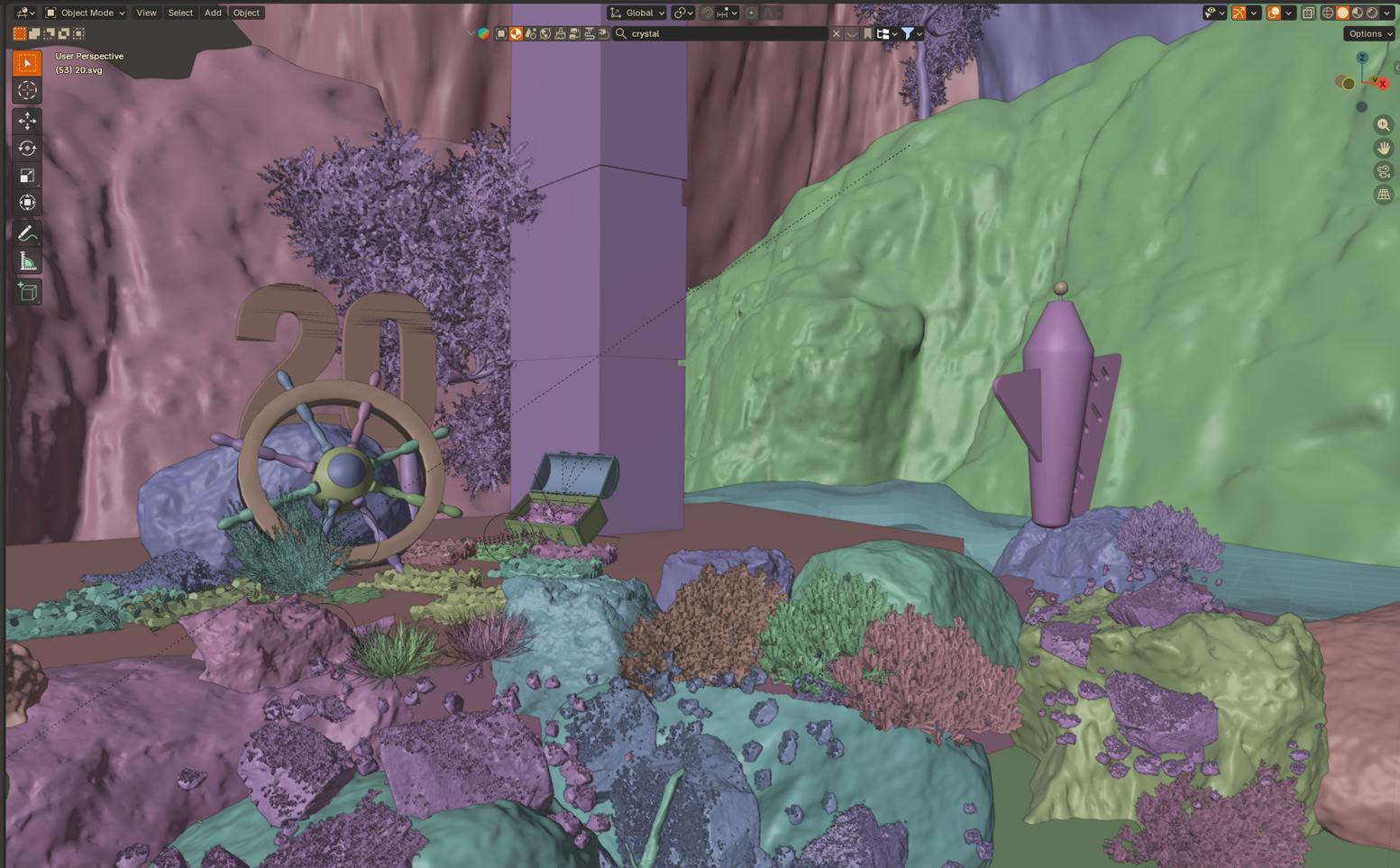Open the Add menu
The image size is (1400, 868).
213,13
